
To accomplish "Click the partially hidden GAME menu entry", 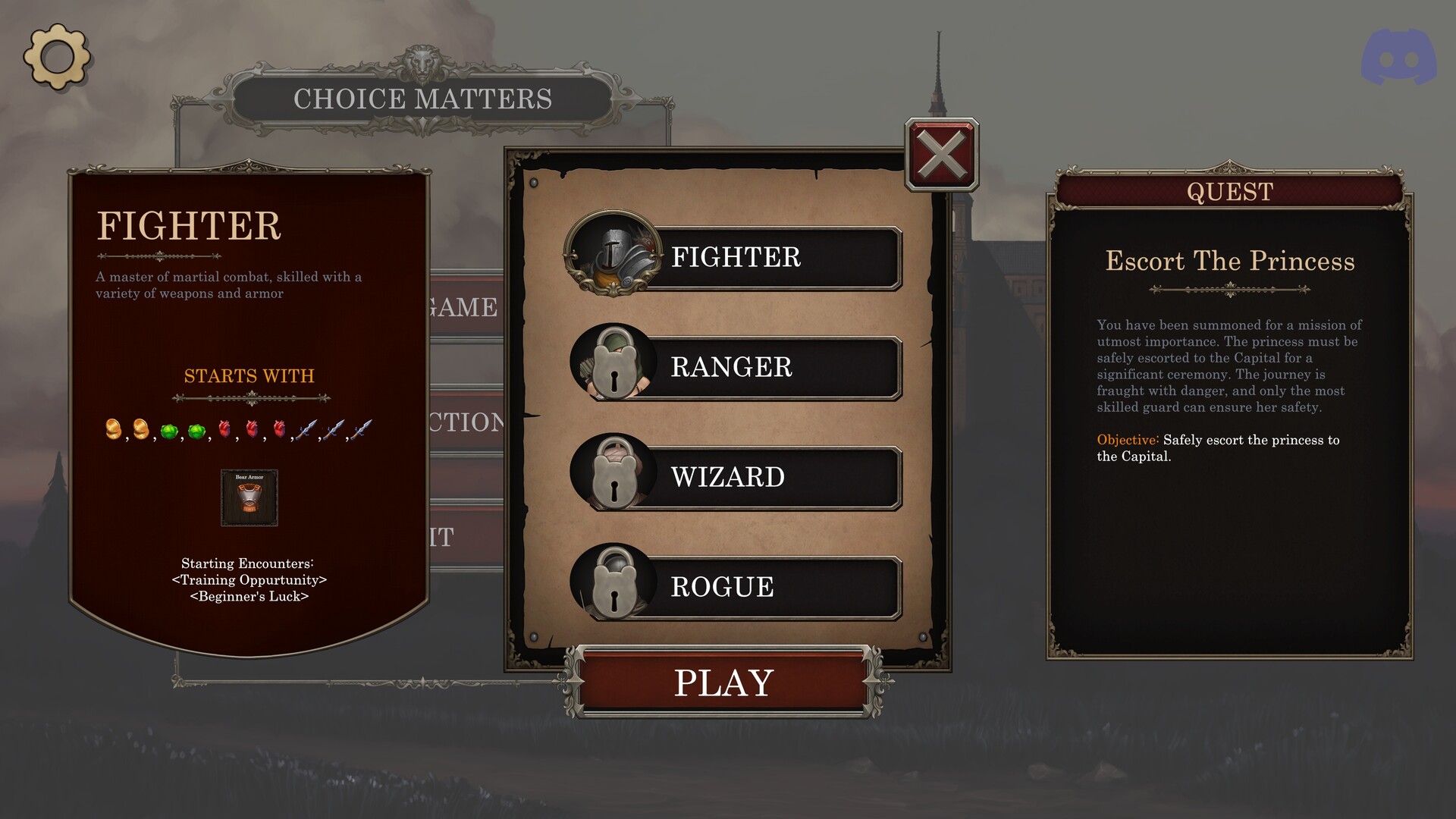I will 463,308.
